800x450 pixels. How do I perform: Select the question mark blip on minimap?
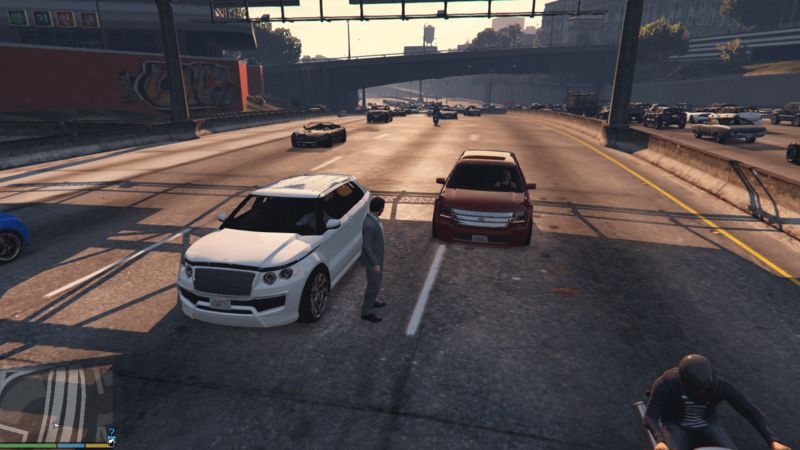[x=111, y=433]
